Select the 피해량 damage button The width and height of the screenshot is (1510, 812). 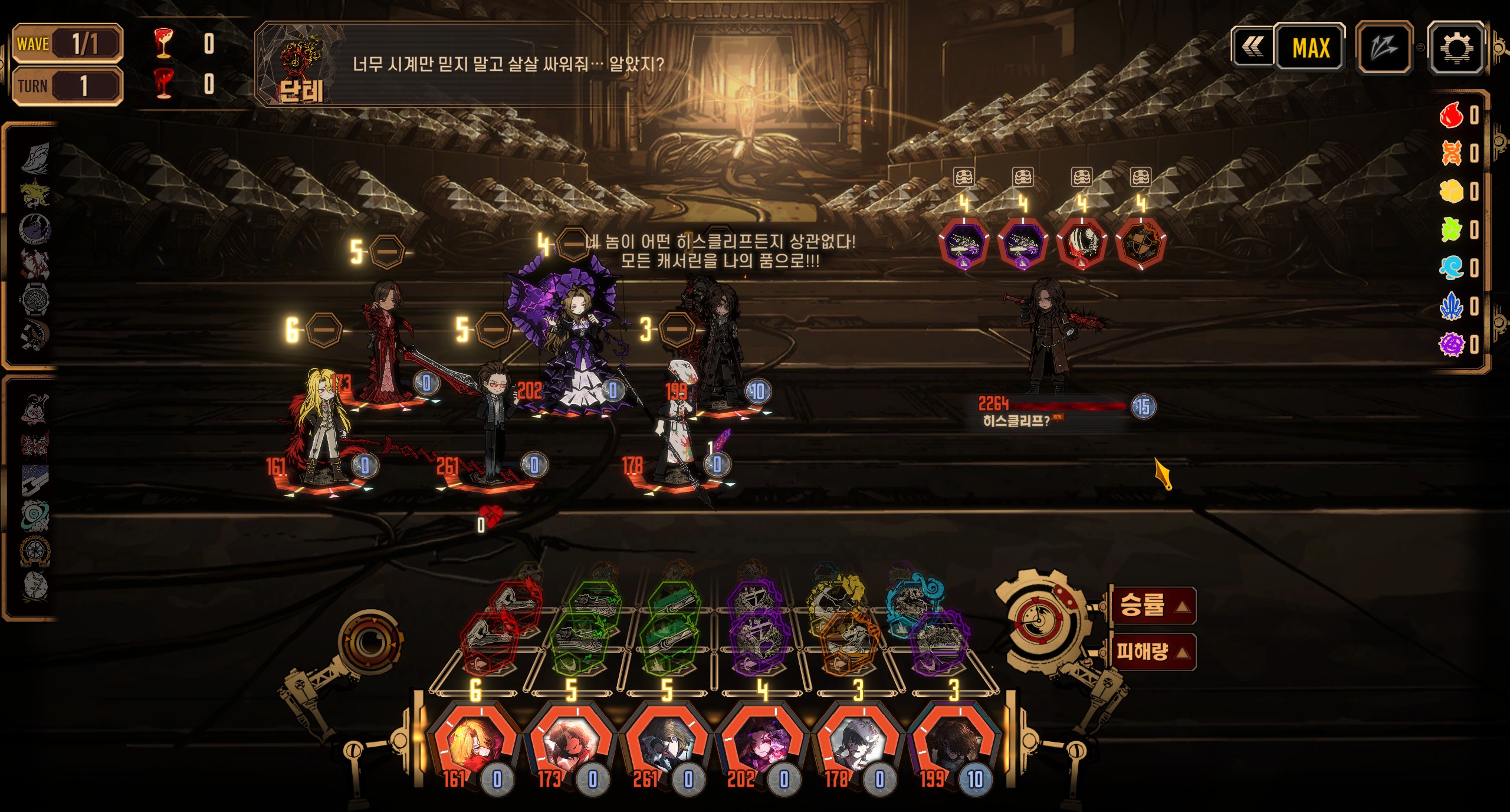[1152, 652]
